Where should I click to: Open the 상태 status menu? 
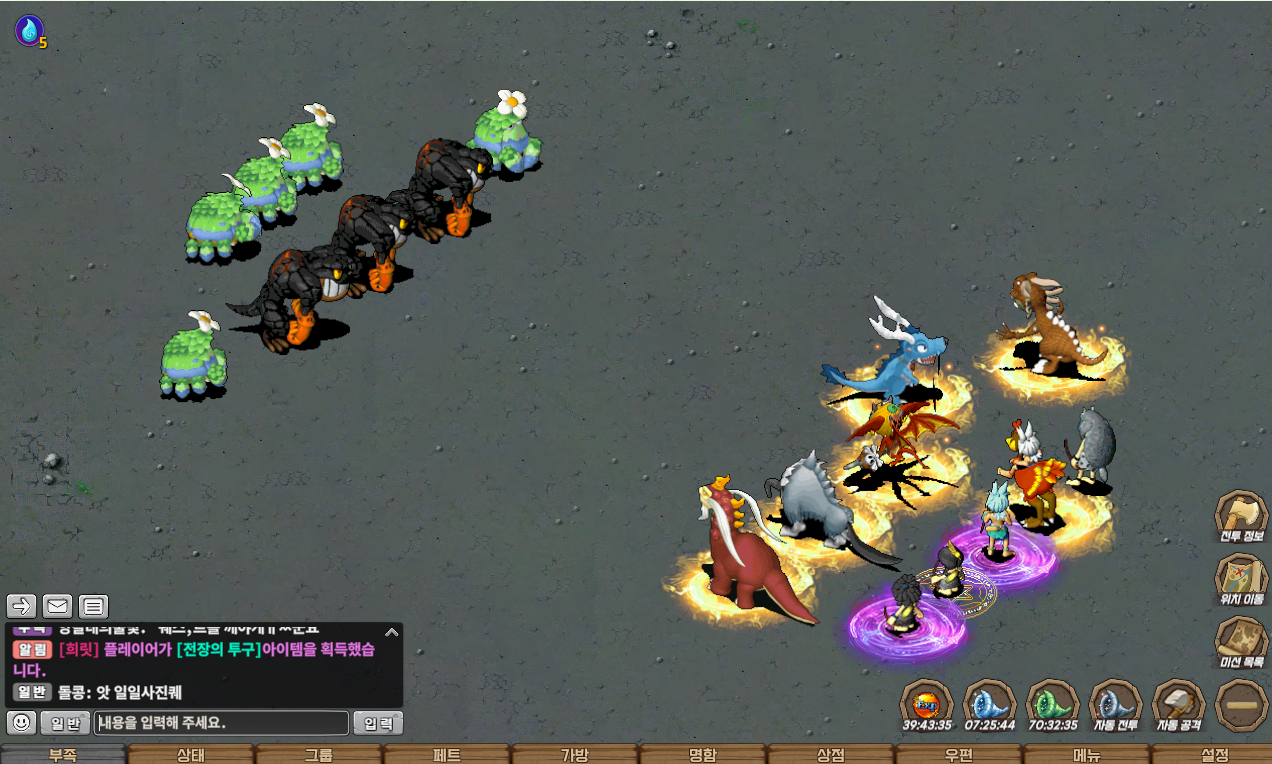point(190,755)
